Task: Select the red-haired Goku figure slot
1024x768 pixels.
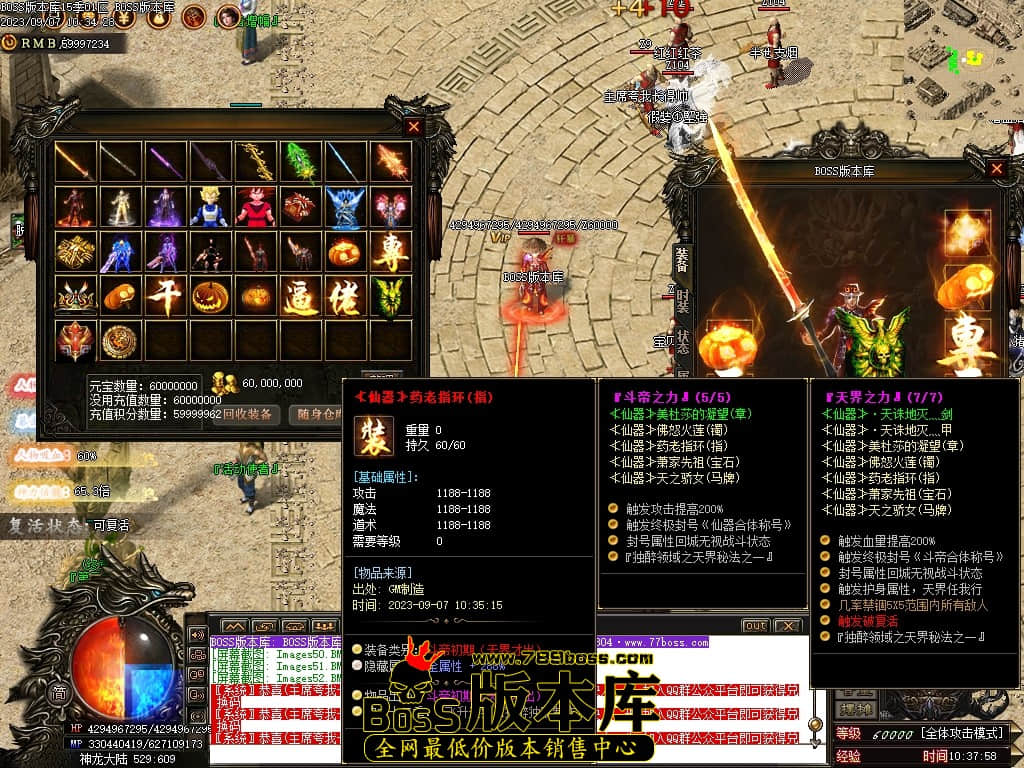Action: tap(255, 207)
